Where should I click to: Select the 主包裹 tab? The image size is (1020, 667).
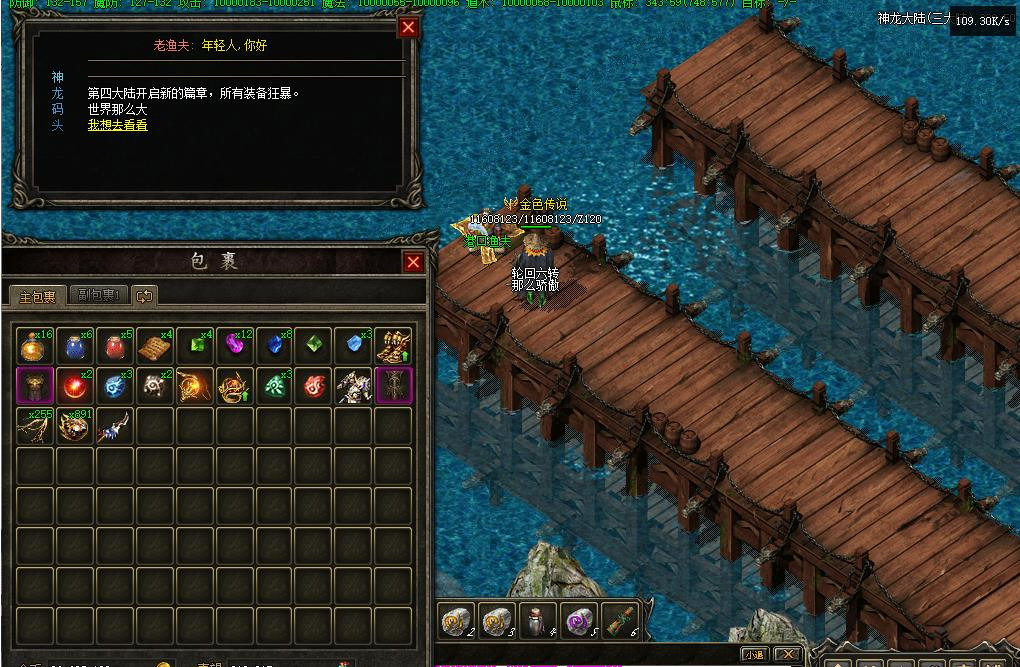(38, 296)
